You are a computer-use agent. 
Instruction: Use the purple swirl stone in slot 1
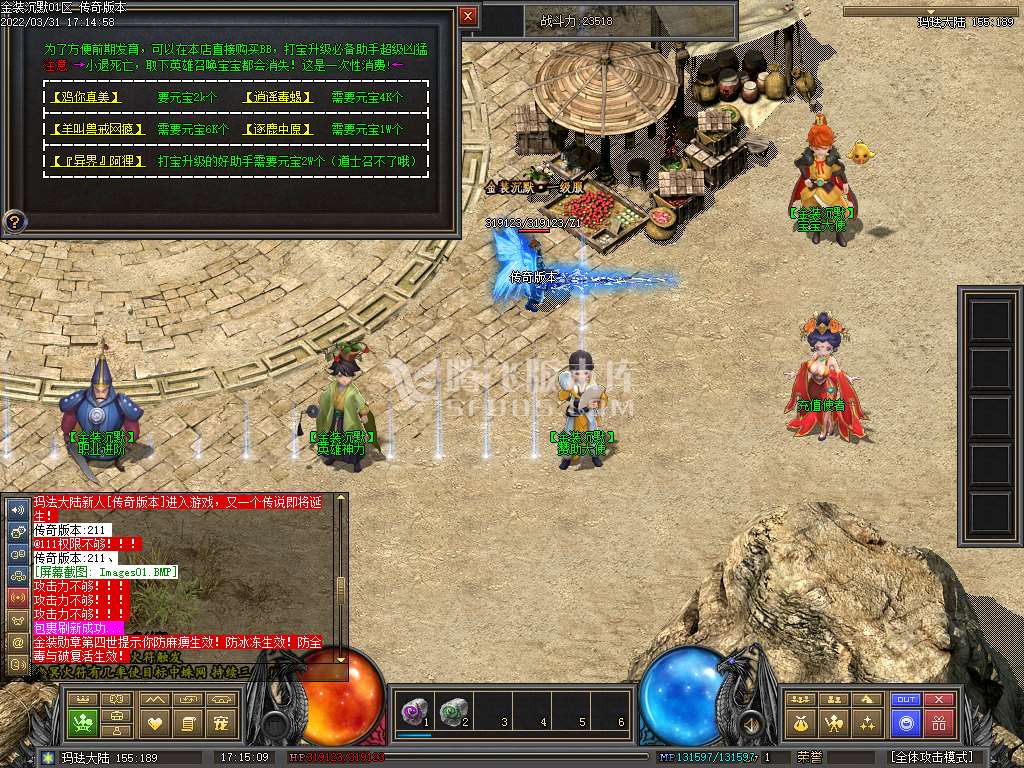click(x=413, y=711)
